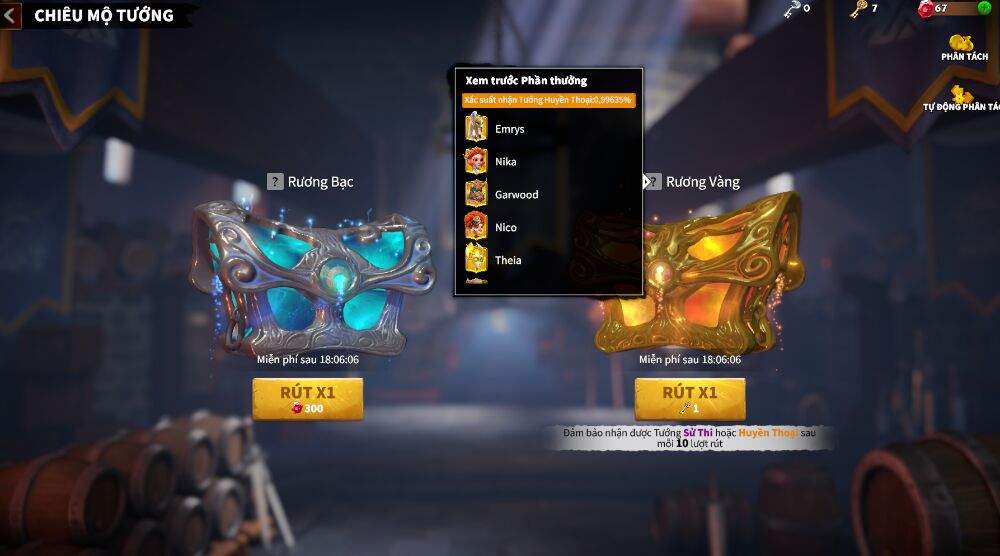Open the Phân Tách gold menu

tap(963, 46)
